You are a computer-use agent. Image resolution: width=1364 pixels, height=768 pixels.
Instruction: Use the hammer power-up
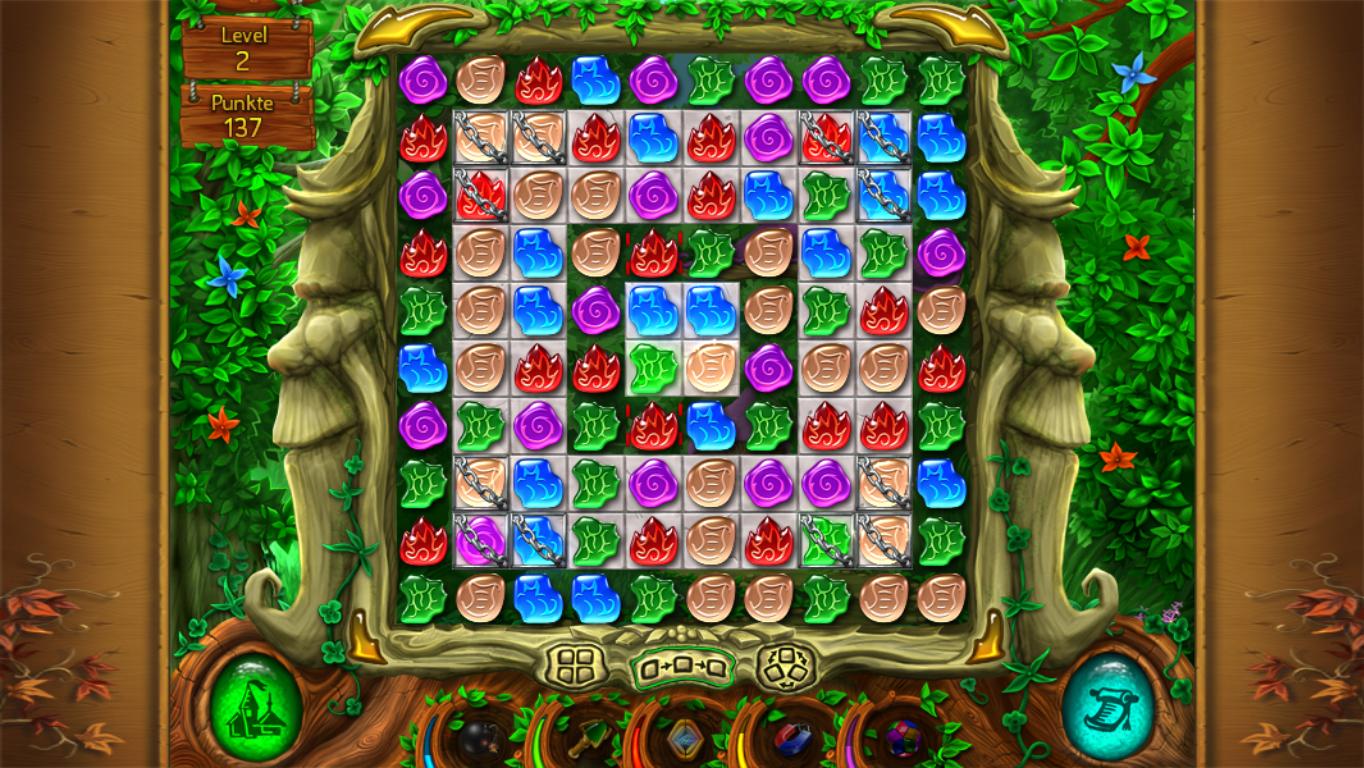coord(585,740)
